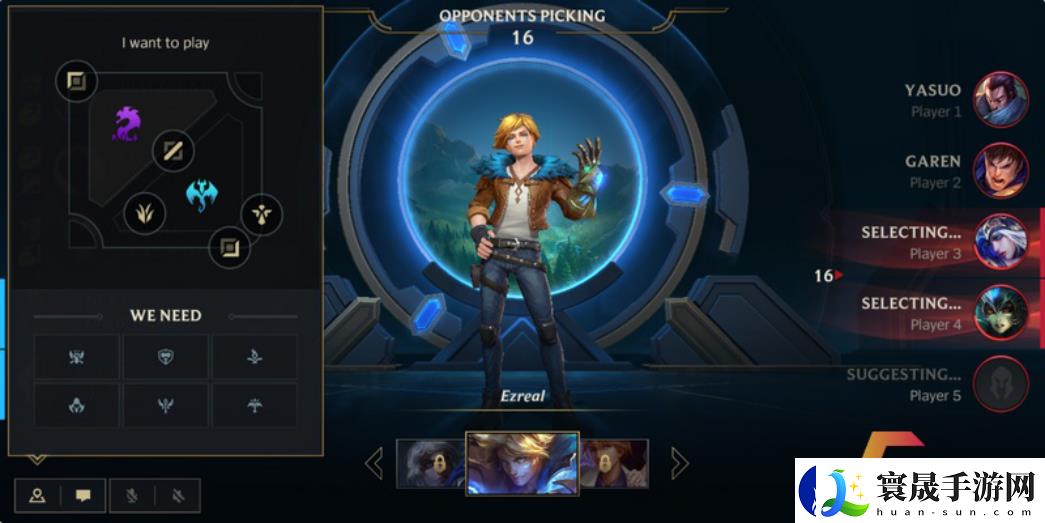Select Player 4's champion portrait

click(1001, 313)
